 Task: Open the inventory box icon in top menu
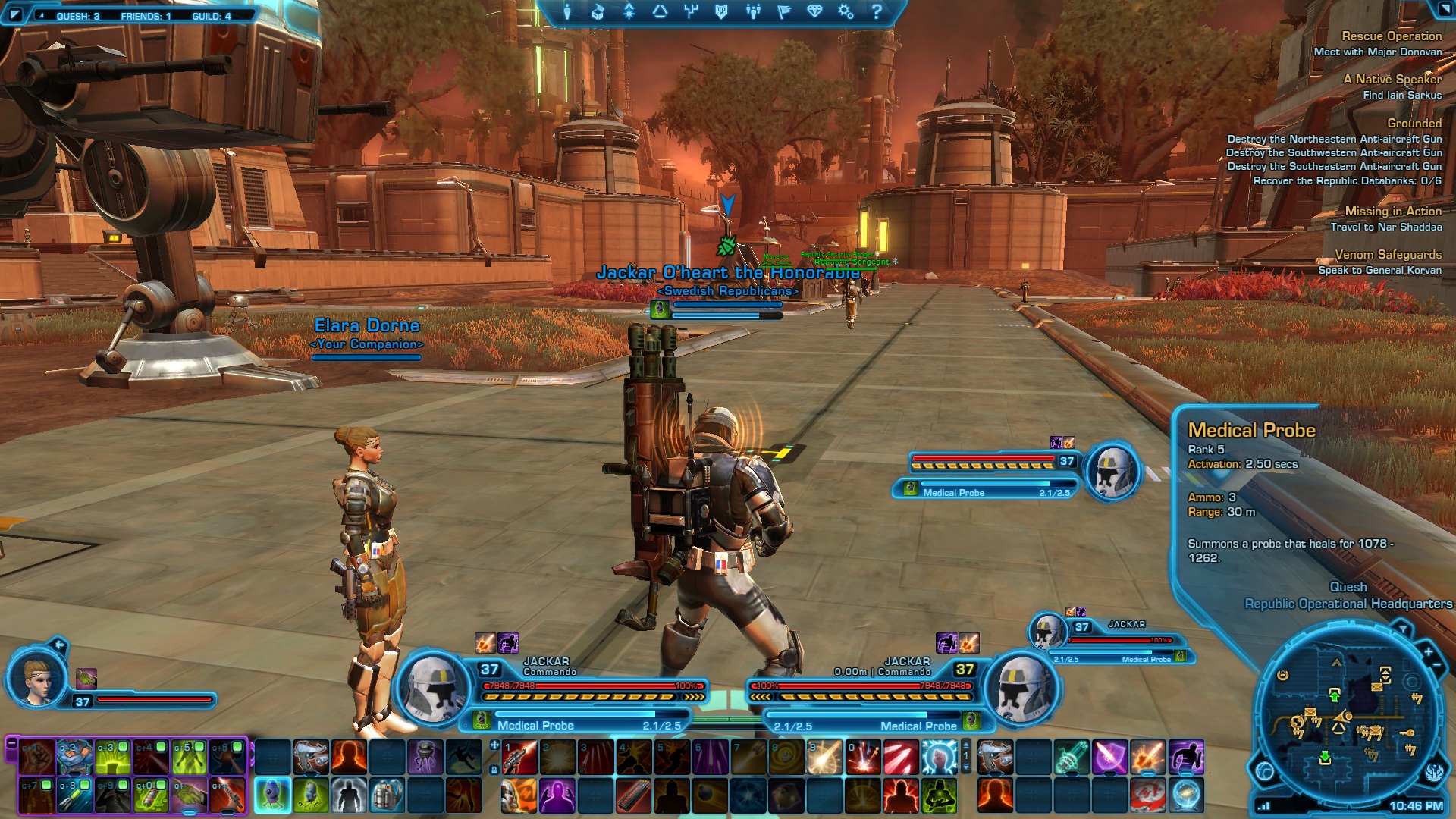(x=598, y=12)
